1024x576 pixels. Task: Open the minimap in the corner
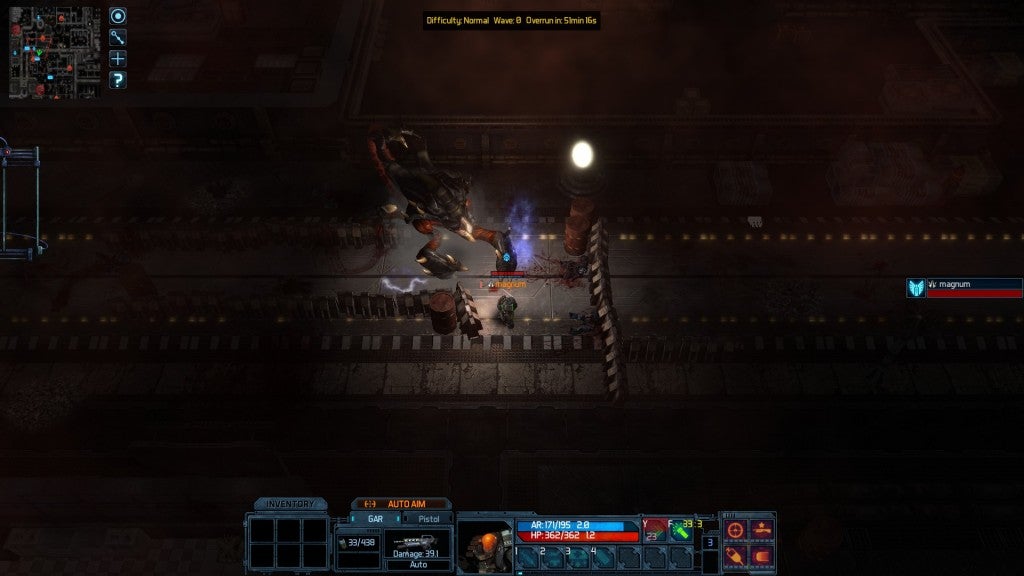click(x=54, y=53)
